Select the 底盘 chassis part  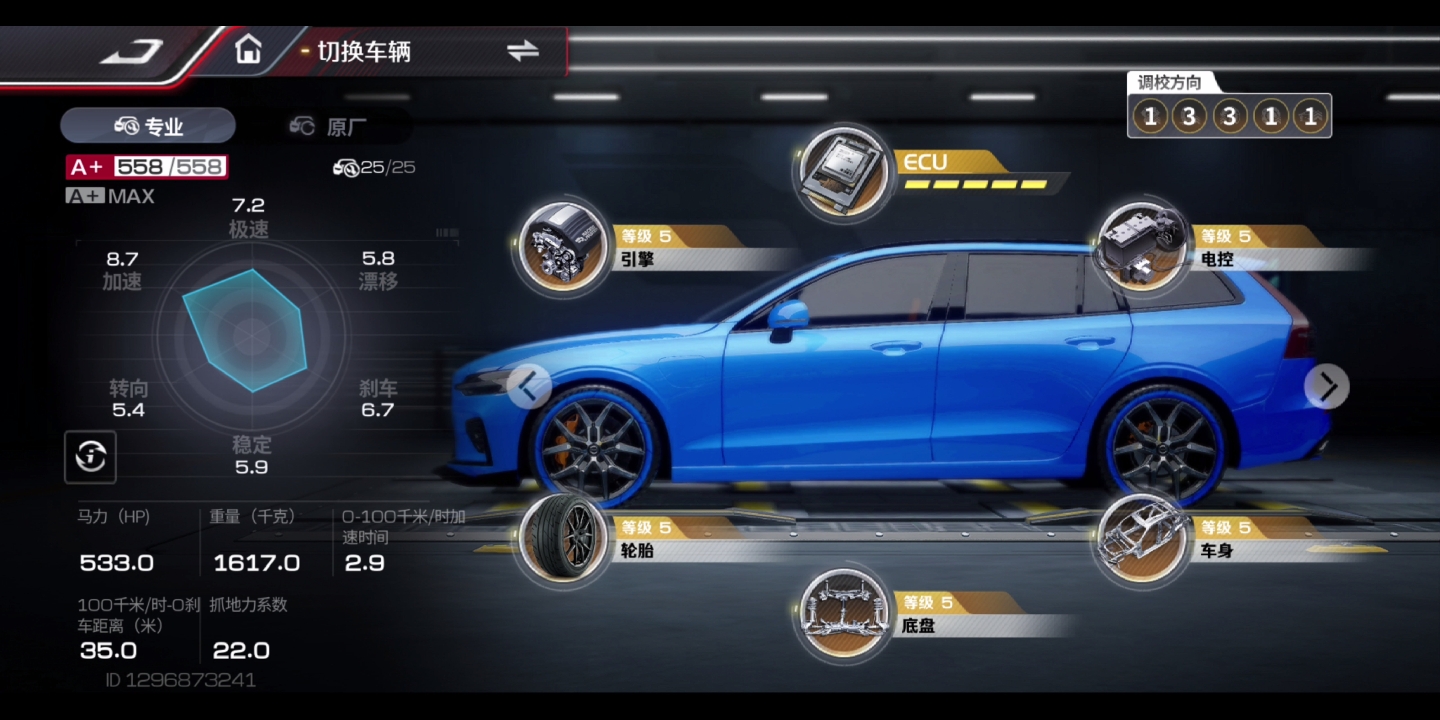[x=845, y=614]
